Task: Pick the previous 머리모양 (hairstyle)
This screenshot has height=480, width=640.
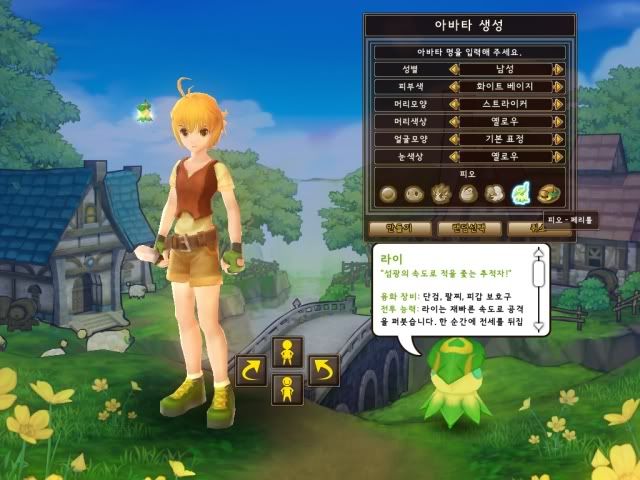Action: tap(454, 104)
